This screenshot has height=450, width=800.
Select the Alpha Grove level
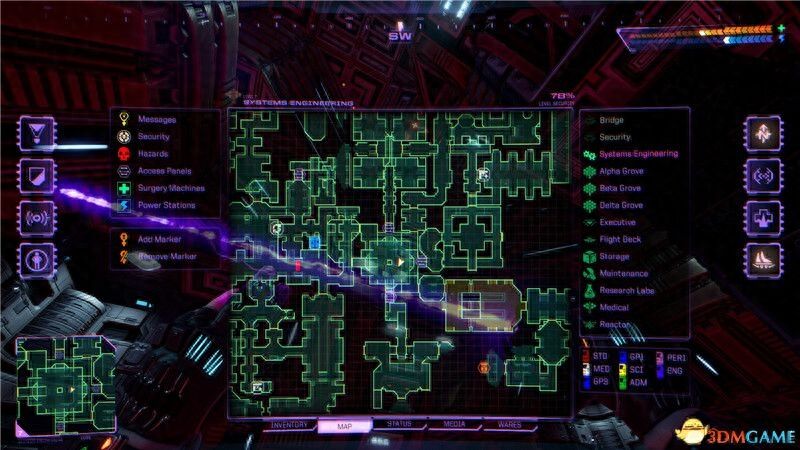[620, 171]
